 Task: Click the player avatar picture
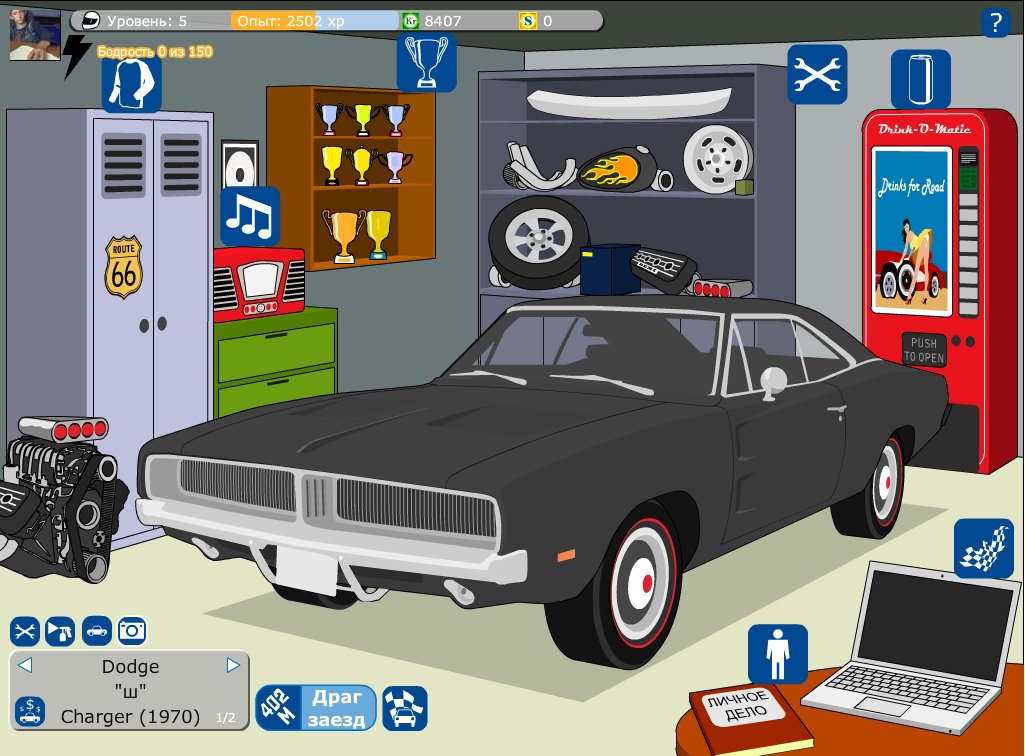(35, 35)
